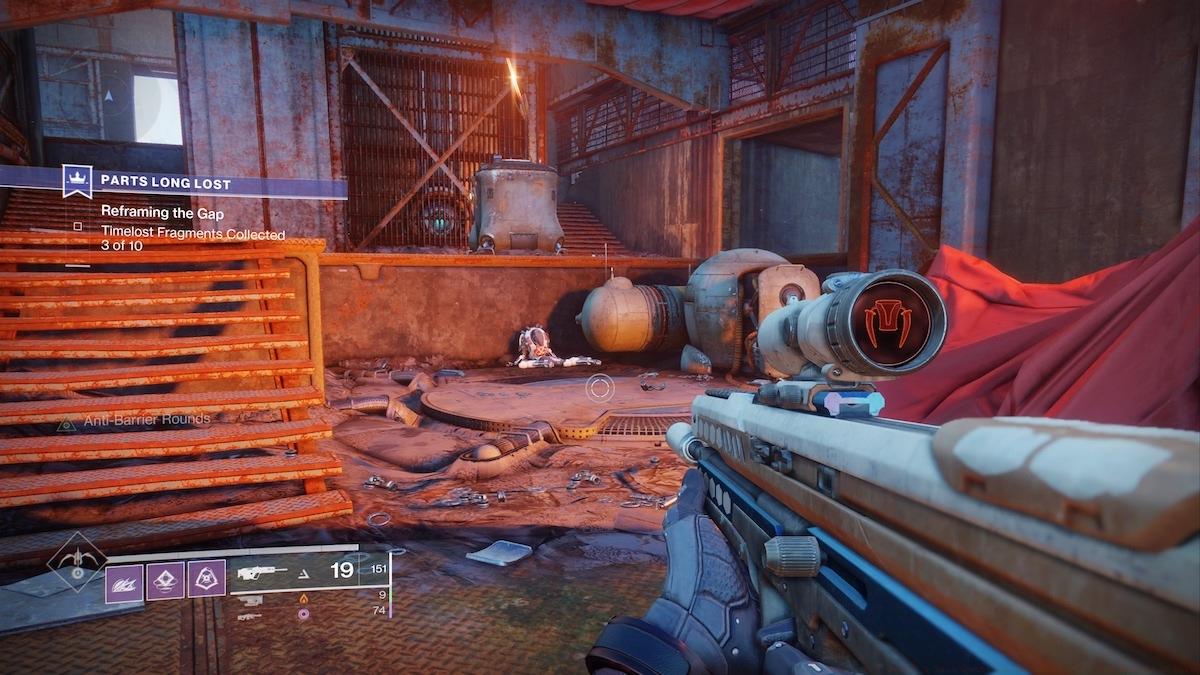The width and height of the screenshot is (1200, 675).
Task: Trigger the middle purple grenade ability icon
Action: (165, 580)
